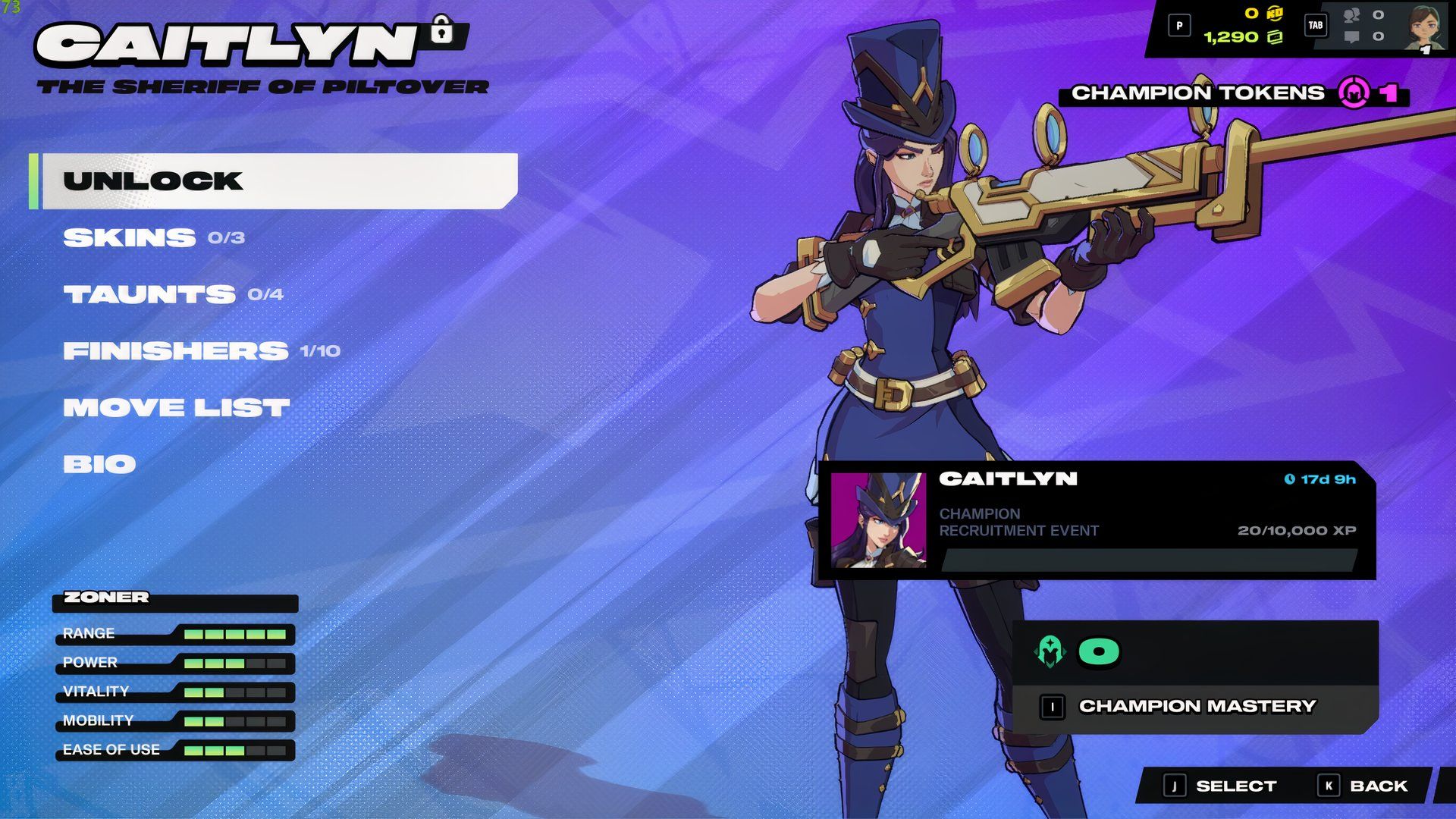
Task: Click the Champion Mastery crest icon
Action: [1050, 651]
